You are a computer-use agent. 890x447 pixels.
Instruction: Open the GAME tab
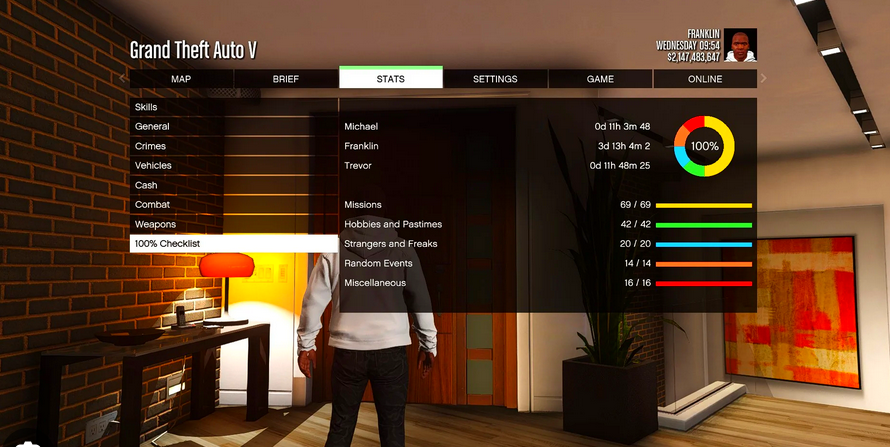[600, 79]
